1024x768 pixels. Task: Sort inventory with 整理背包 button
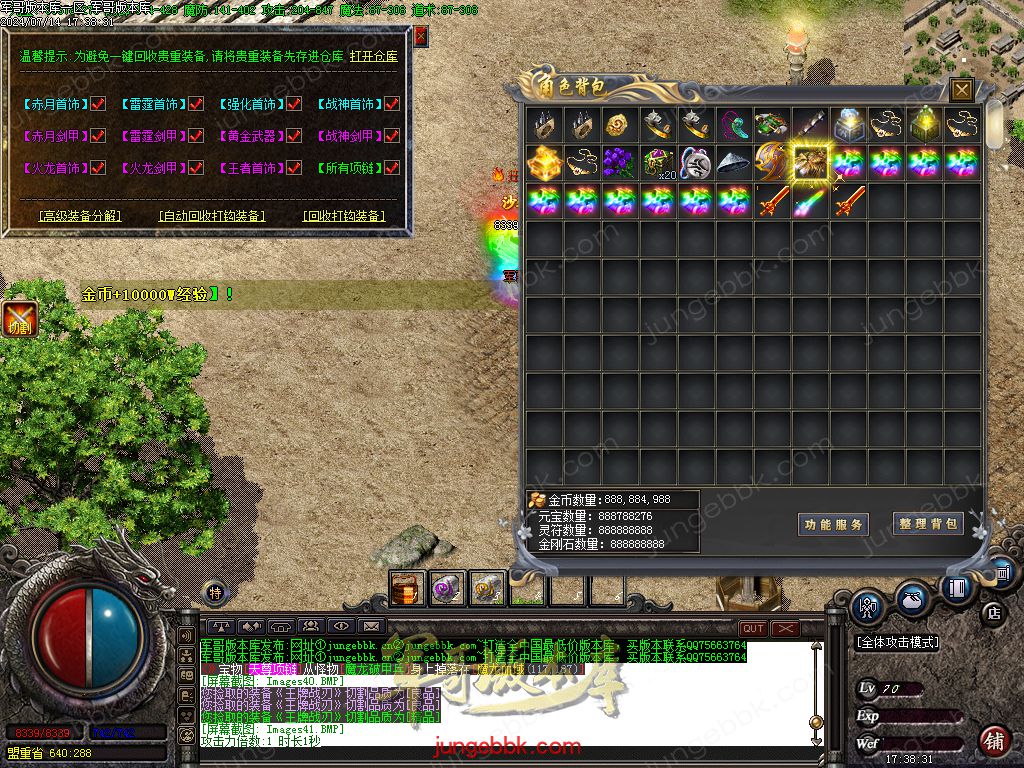(928, 524)
